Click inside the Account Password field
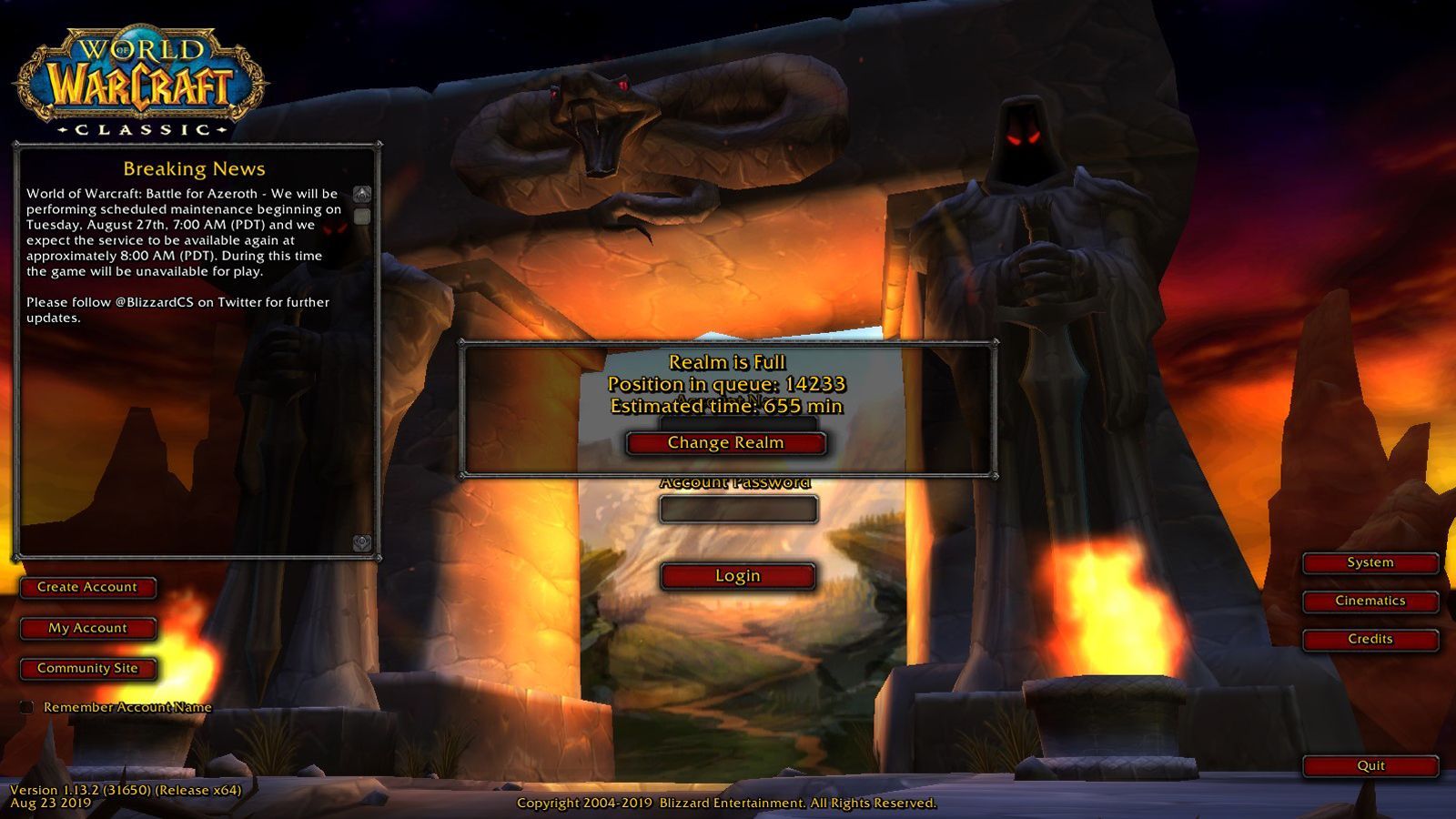The width and height of the screenshot is (1456, 819). [739, 510]
